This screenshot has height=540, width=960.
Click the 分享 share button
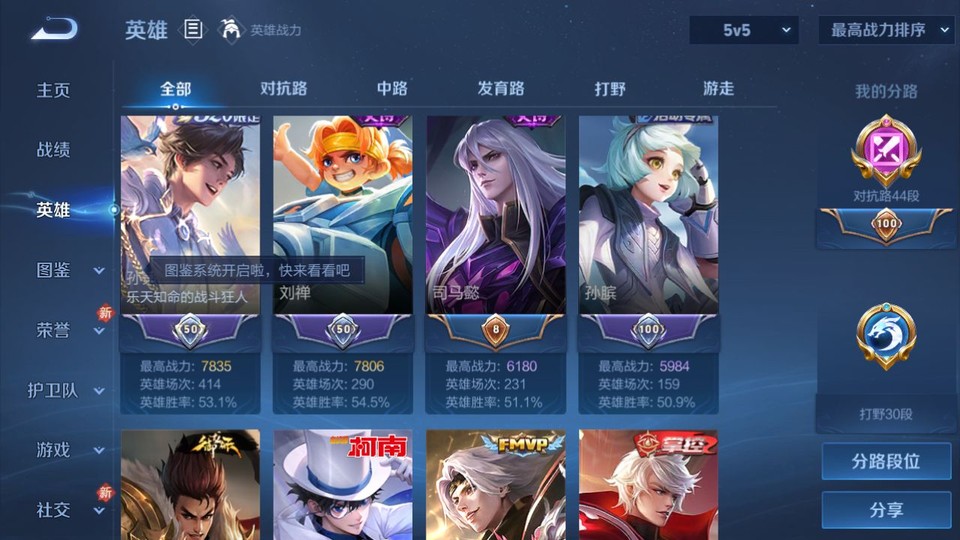click(886, 510)
